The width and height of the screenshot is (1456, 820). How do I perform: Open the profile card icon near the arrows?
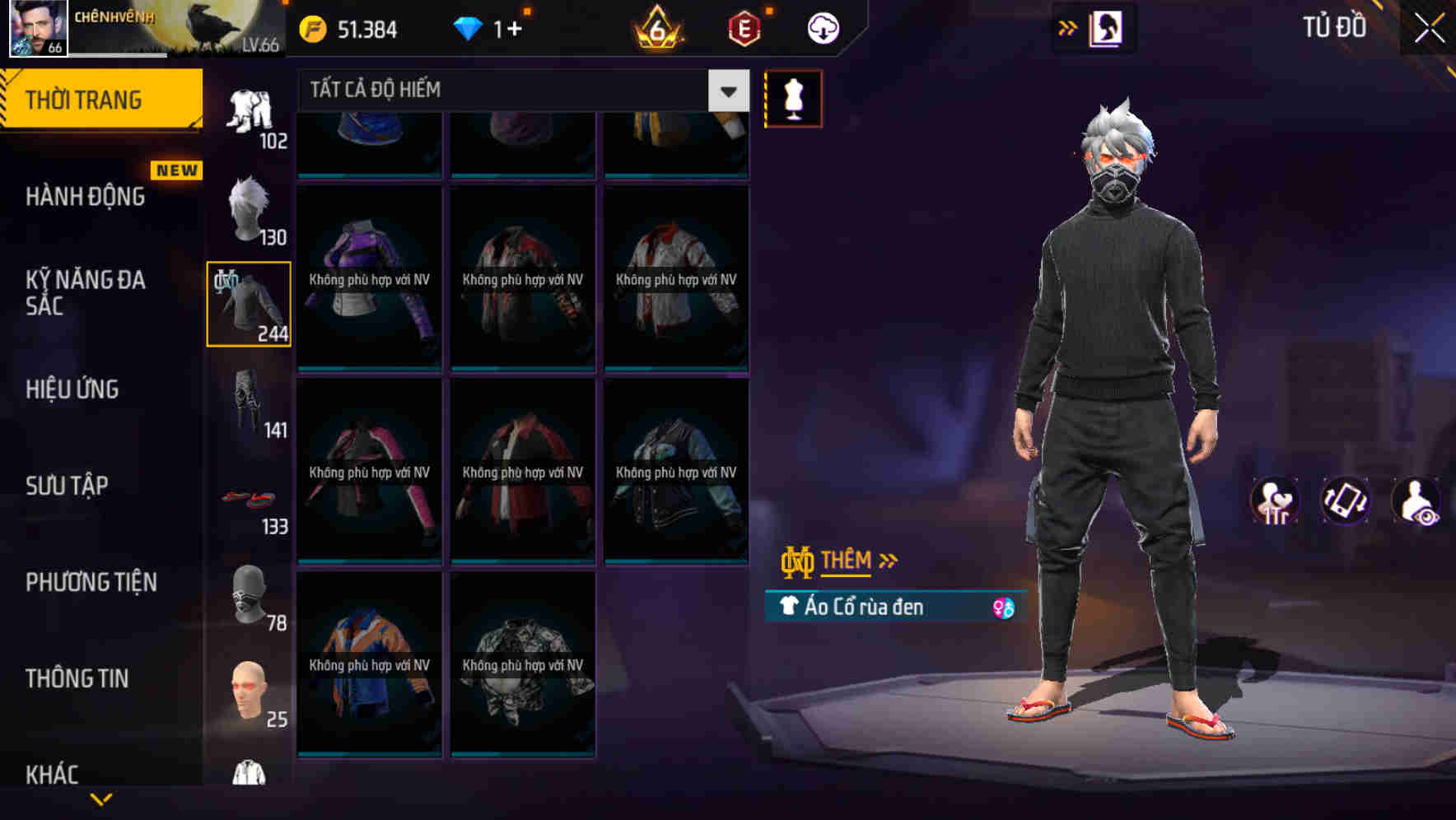click(x=1107, y=27)
